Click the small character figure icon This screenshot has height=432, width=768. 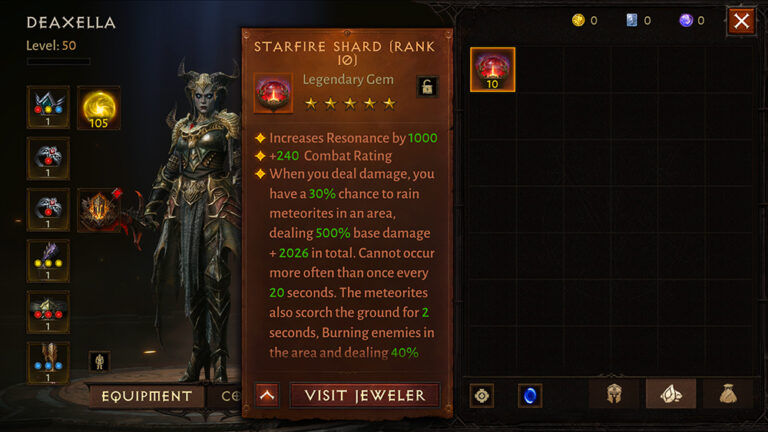100,361
